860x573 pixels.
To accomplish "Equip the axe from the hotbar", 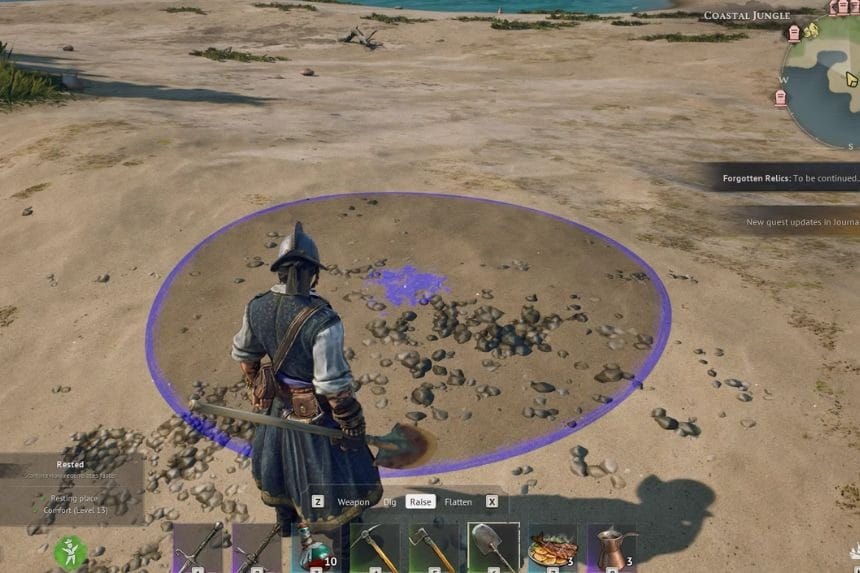I will 434,549.
